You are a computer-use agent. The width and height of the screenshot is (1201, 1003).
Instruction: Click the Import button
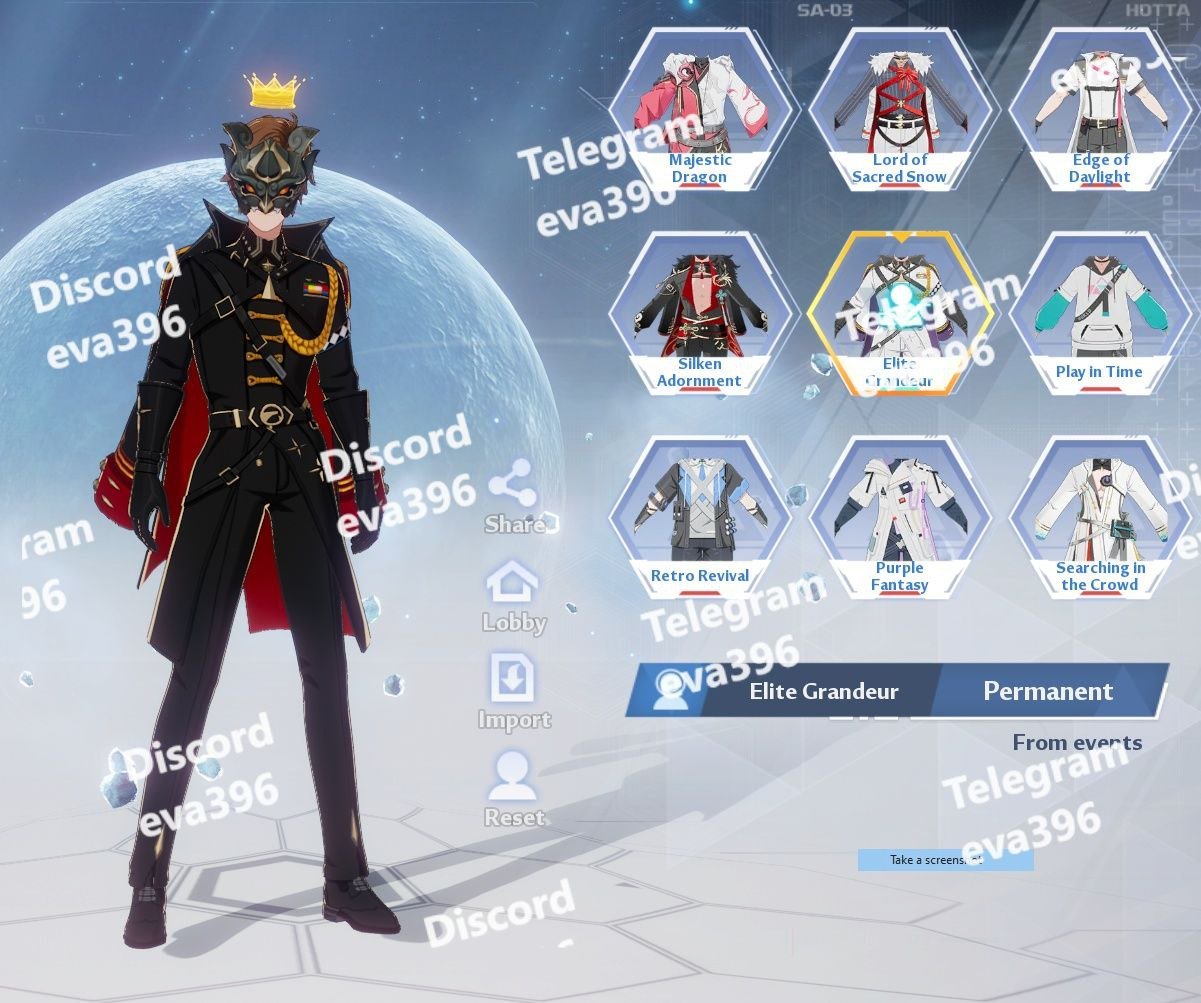514,691
